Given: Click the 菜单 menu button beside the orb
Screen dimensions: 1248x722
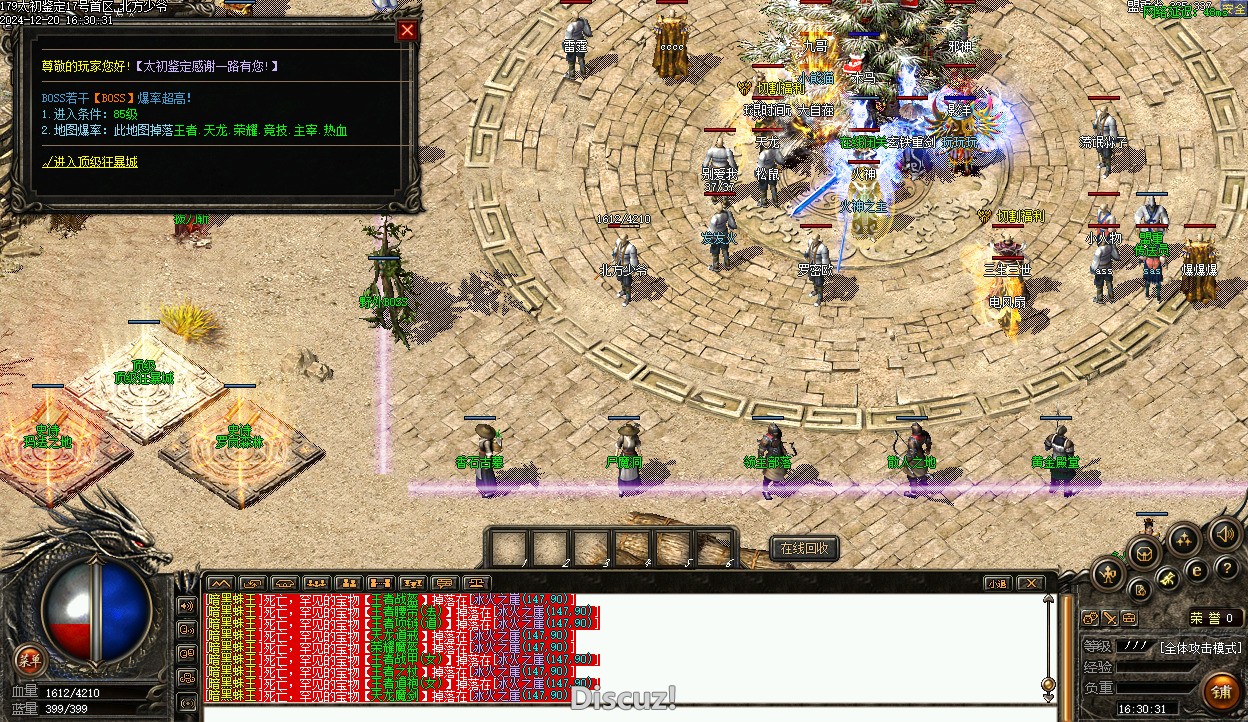Looking at the screenshot, I should coord(30,659).
